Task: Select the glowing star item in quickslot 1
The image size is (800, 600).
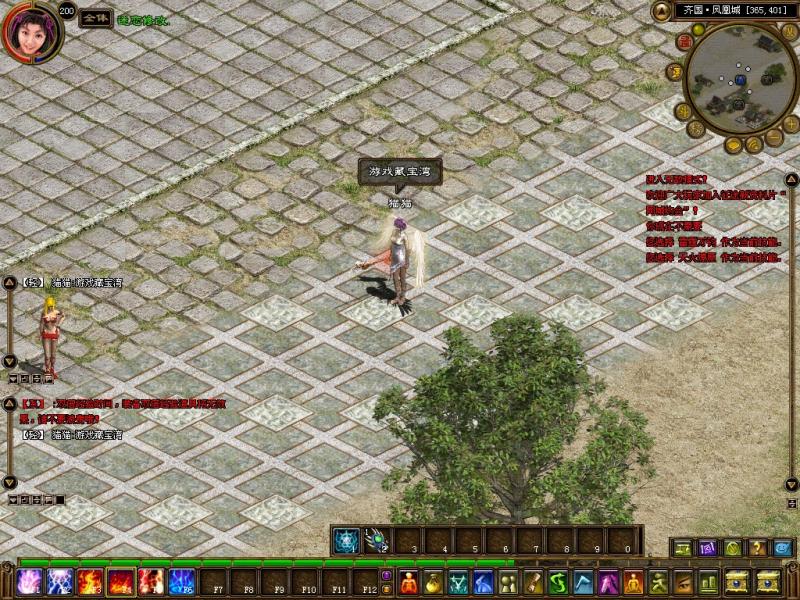Action: click(346, 541)
